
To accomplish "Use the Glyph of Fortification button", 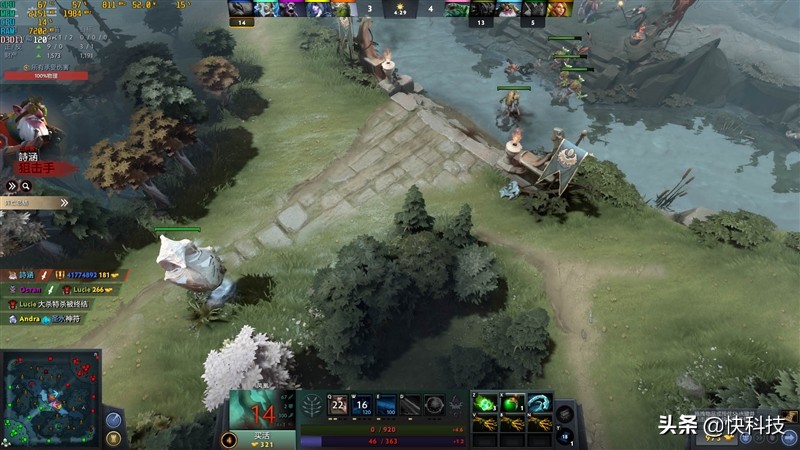I will 113,437.
